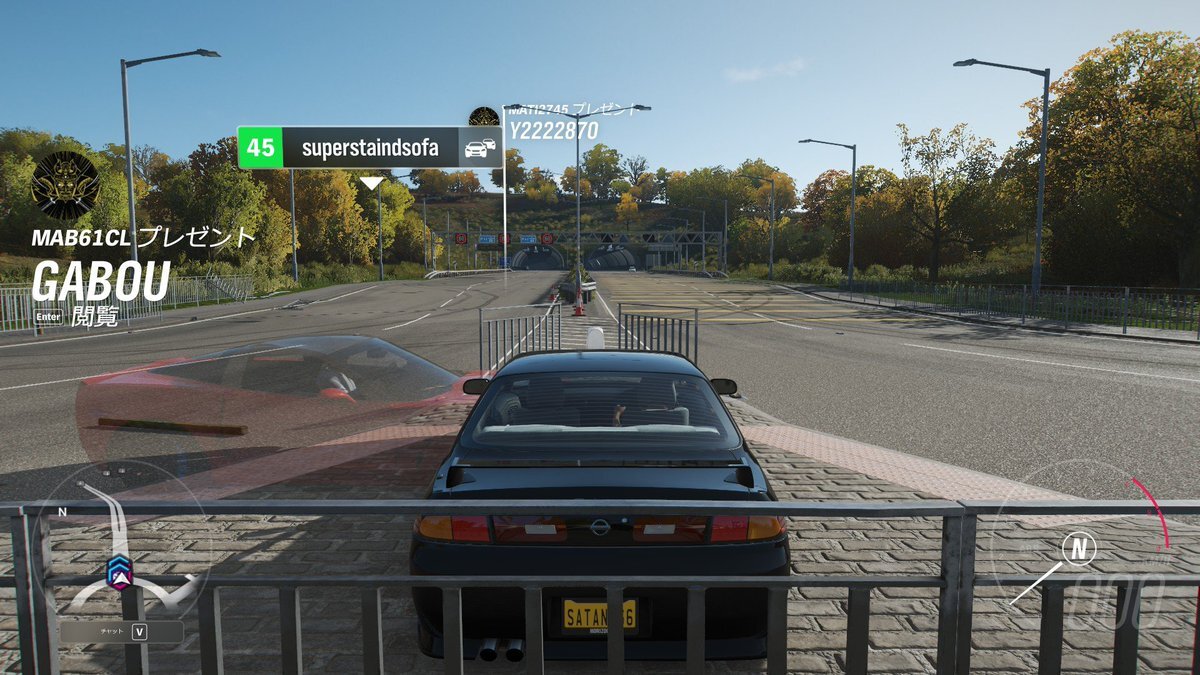Open the GABOU blueprint event label
The height and width of the screenshot is (675, 1200).
tap(100, 282)
